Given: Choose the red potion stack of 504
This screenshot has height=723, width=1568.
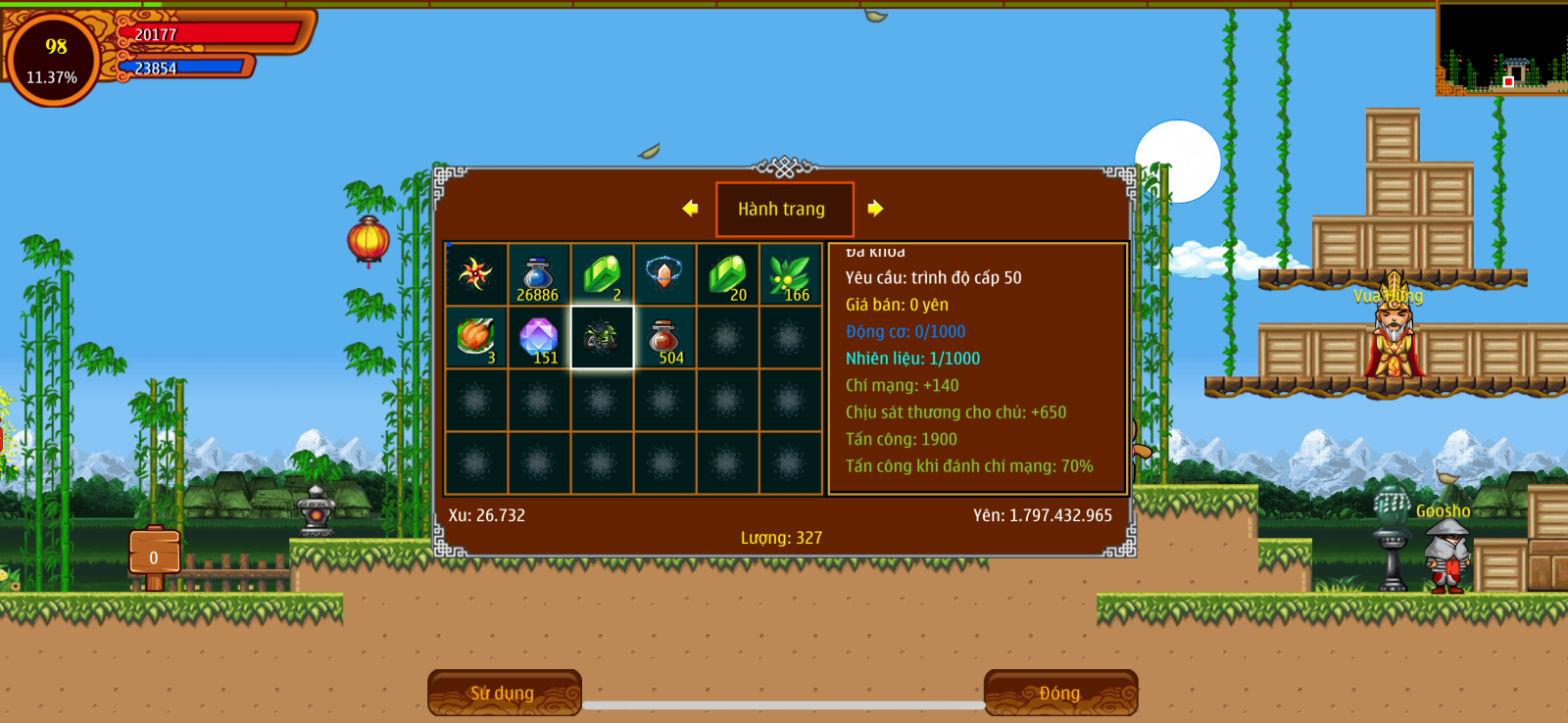Looking at the screenshot, I should tap(664, 337).
